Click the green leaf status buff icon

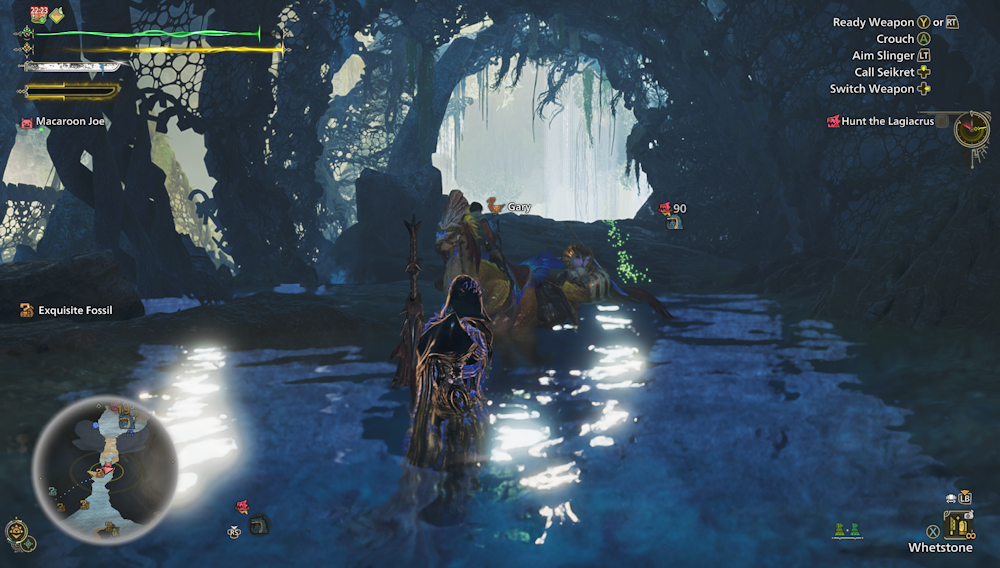pos(58,14)
